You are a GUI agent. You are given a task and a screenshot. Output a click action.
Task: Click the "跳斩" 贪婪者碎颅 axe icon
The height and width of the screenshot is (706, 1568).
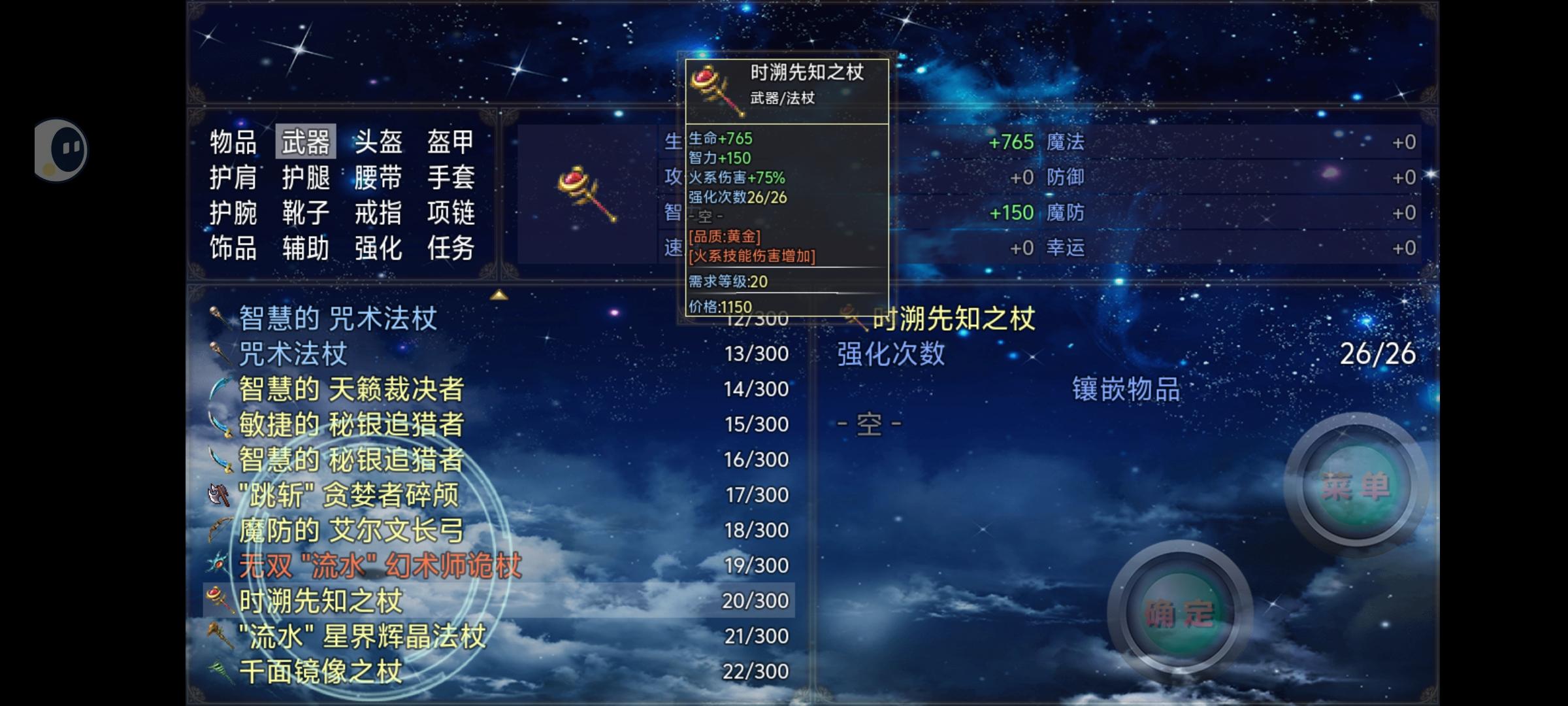218,496
